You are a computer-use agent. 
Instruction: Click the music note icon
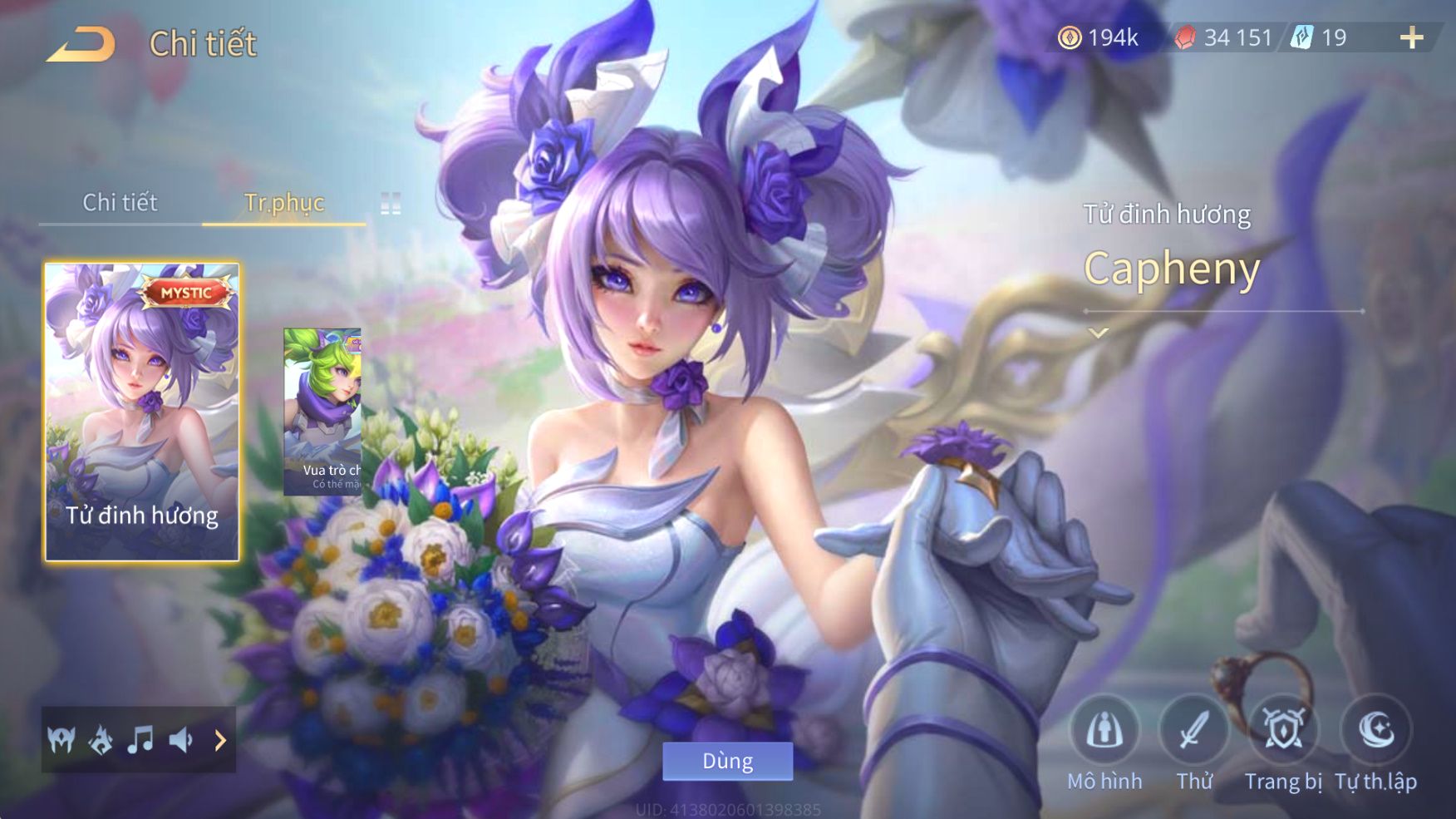click(x=140, y=739)
